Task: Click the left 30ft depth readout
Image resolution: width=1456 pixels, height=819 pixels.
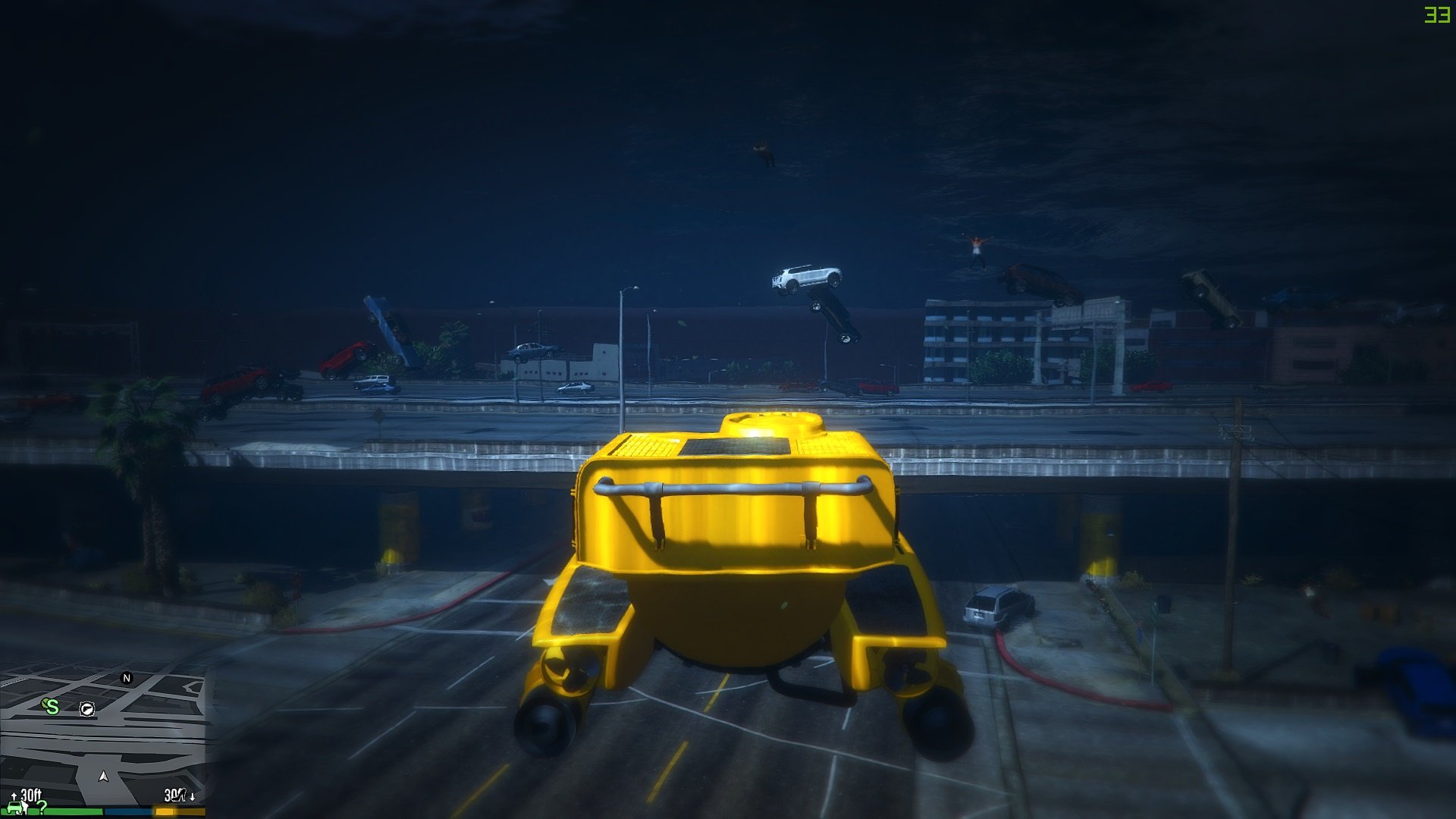Action: pyautogui.click(x=32, y=795)
